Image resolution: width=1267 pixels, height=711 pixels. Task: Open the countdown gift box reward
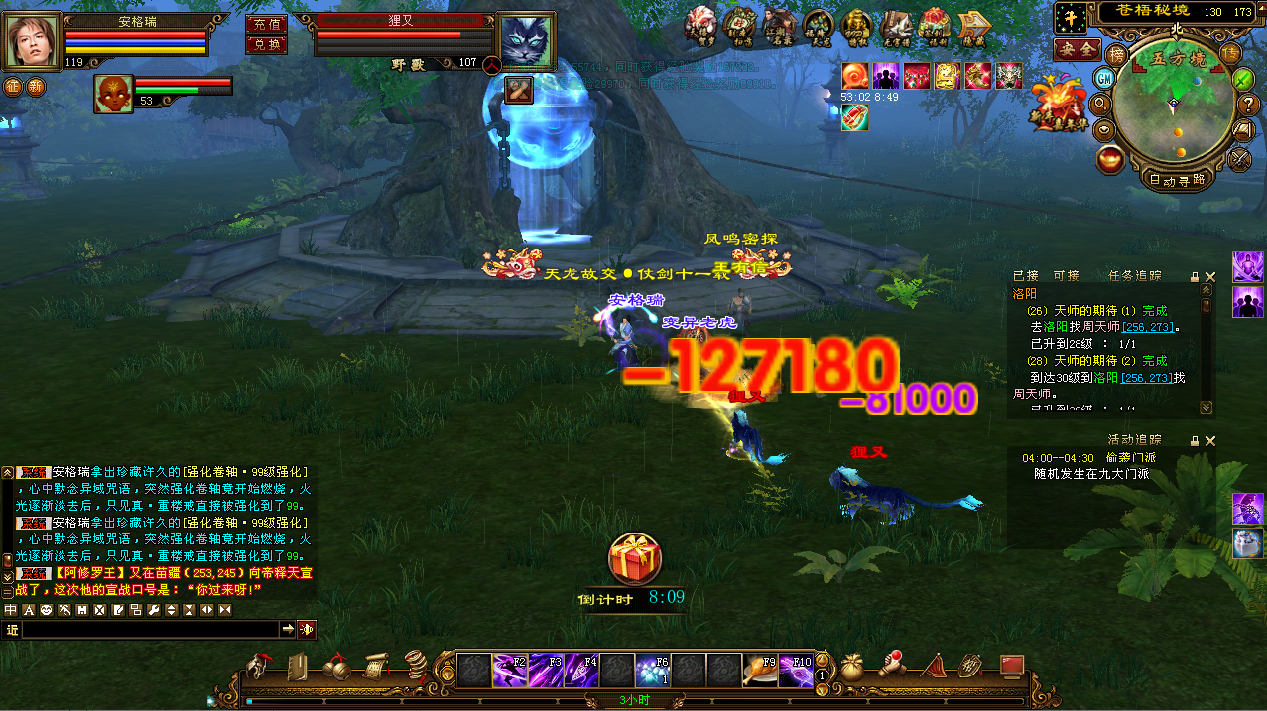click(x=633, y=560)
